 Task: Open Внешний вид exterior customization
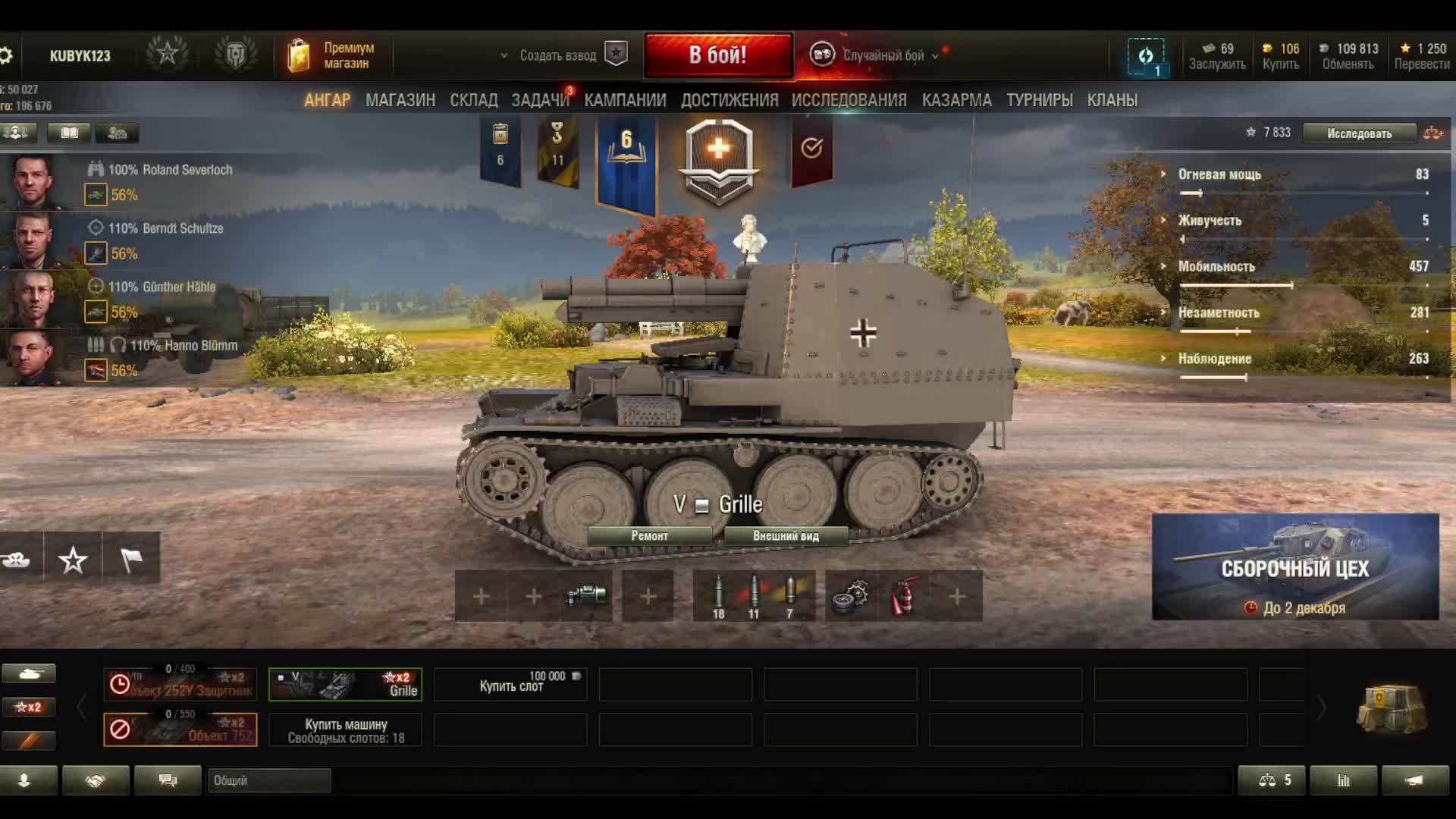[786, 536]
